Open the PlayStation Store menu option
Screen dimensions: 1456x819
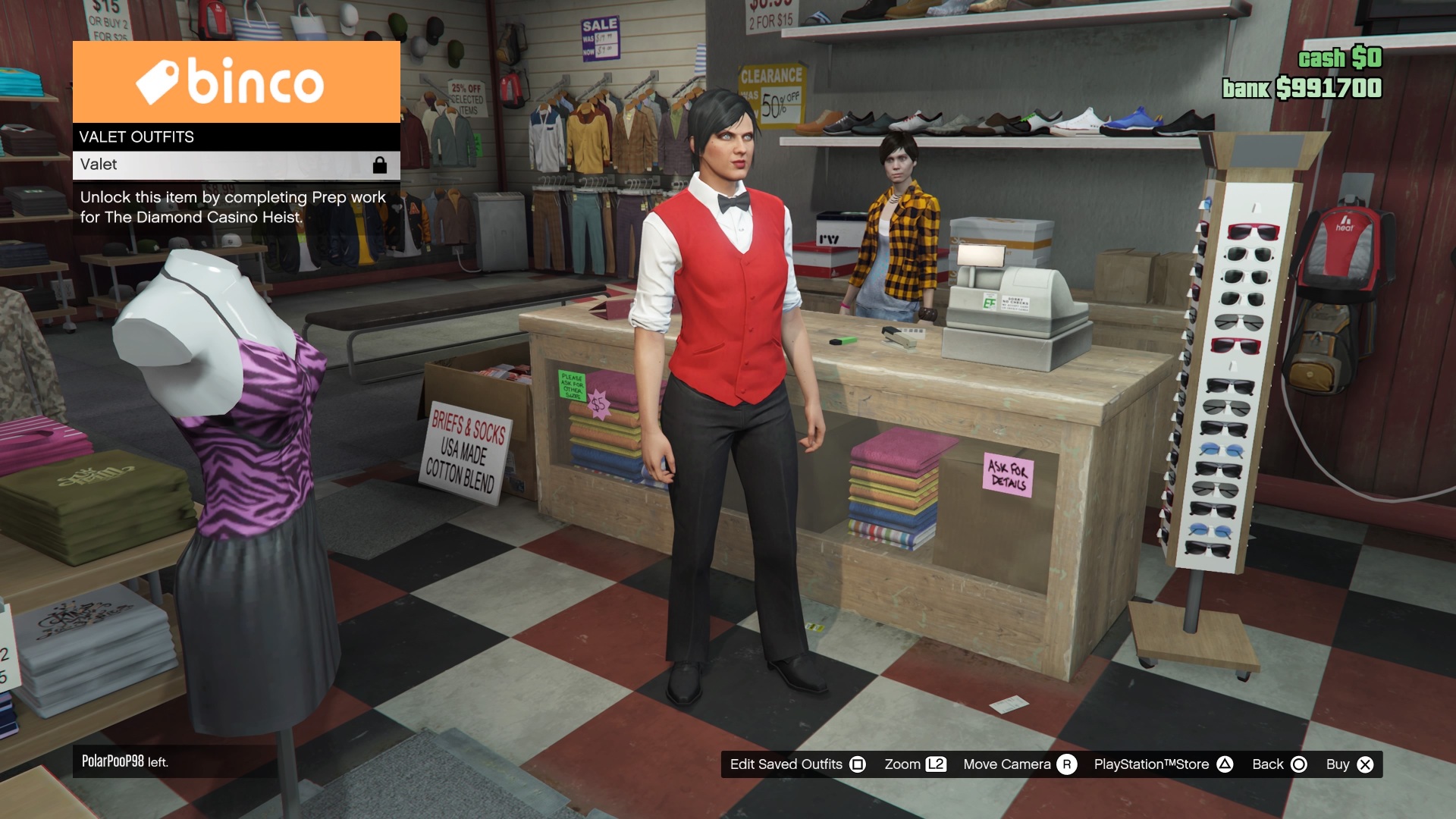pos(1150,764)
